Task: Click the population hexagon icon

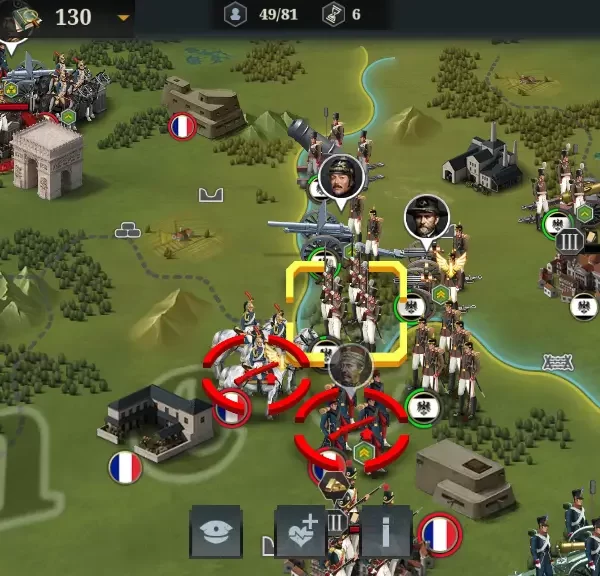Action: pos(236,15)
